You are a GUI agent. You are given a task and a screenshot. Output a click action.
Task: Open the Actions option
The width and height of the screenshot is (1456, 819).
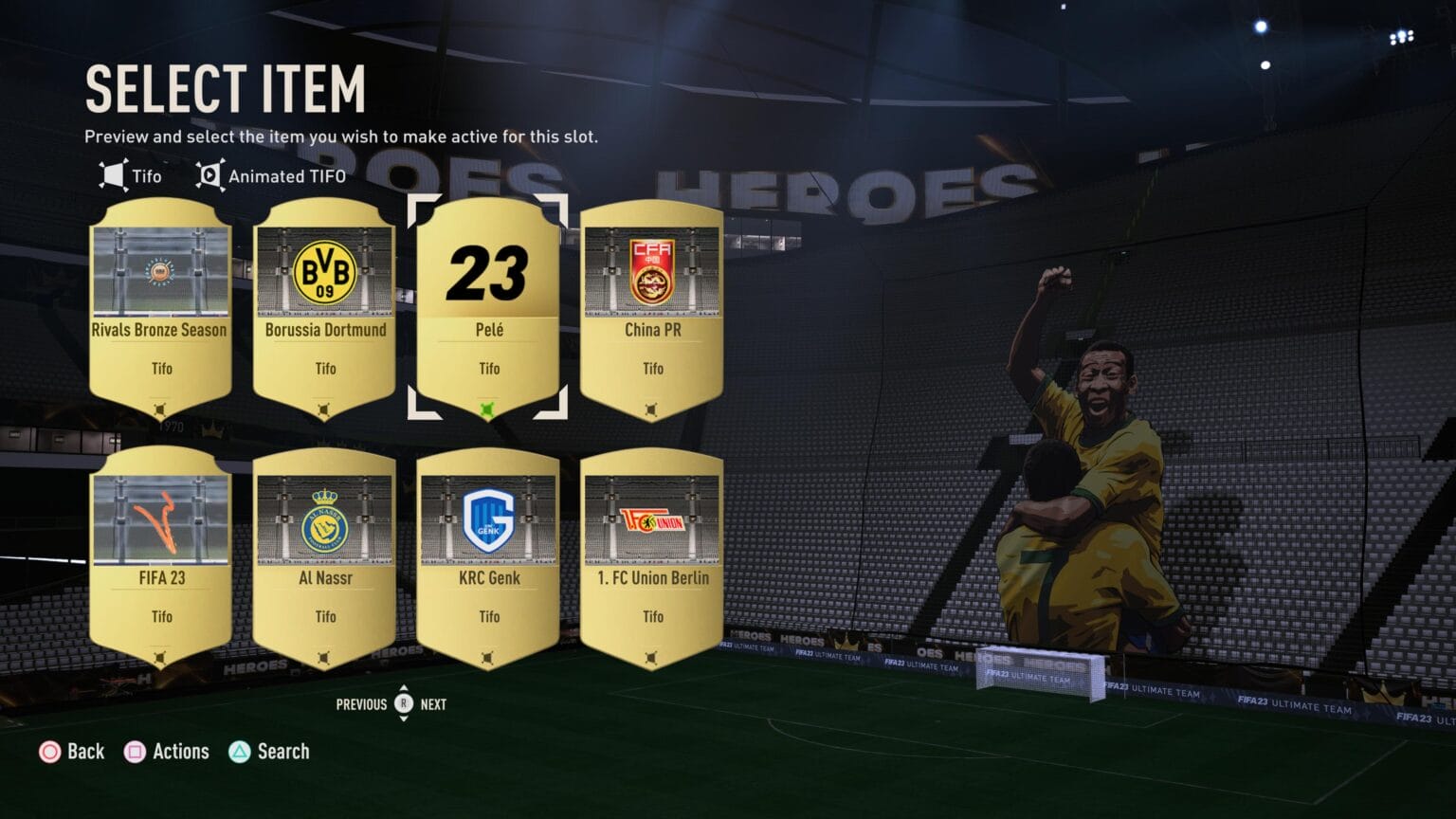click(x=167, y=752)
